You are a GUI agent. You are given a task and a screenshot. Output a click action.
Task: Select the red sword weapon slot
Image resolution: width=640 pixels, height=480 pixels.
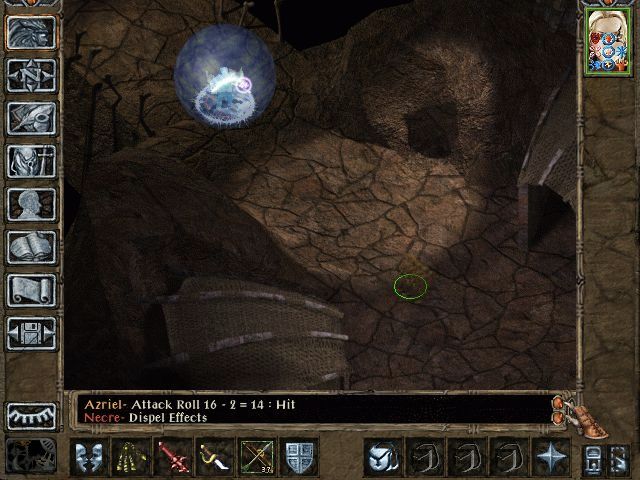pyautogui.click(x=173, y=457)
